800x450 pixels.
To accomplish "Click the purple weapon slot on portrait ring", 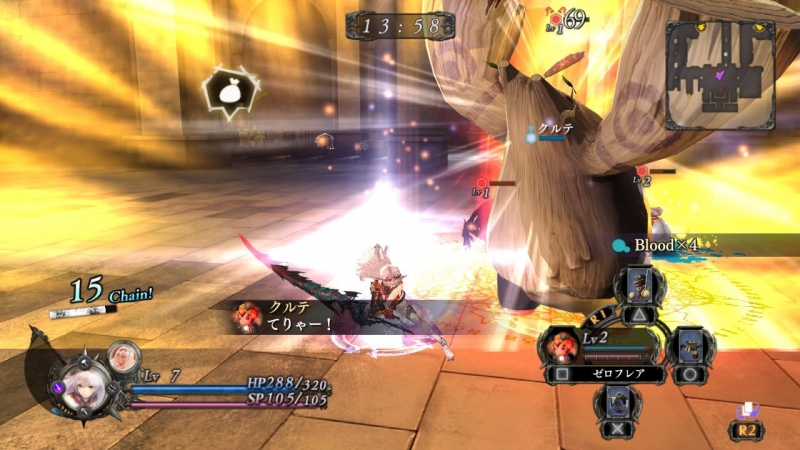I will pos(60,386).
